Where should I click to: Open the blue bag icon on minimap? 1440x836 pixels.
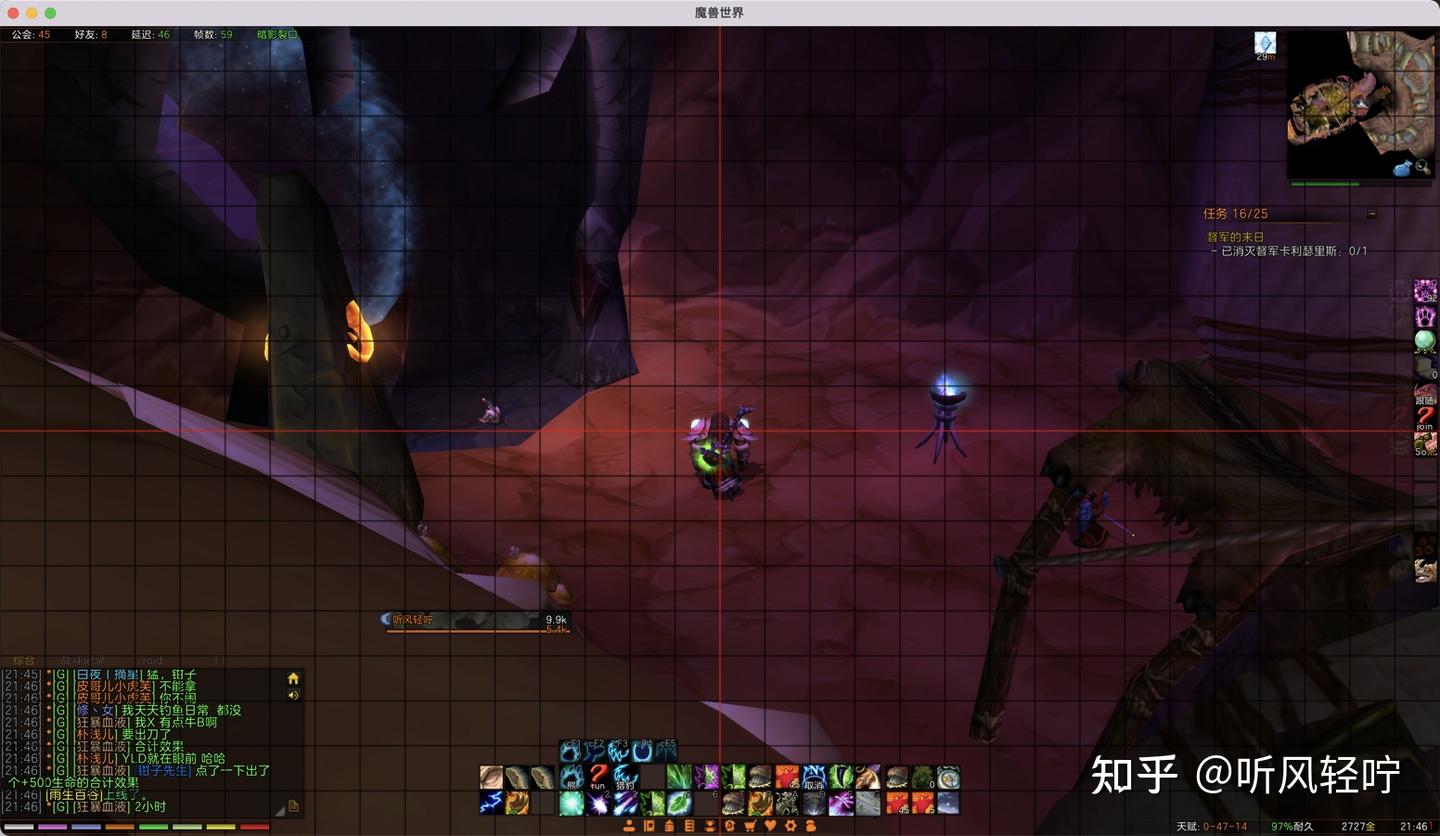[x=1402, y=168]
